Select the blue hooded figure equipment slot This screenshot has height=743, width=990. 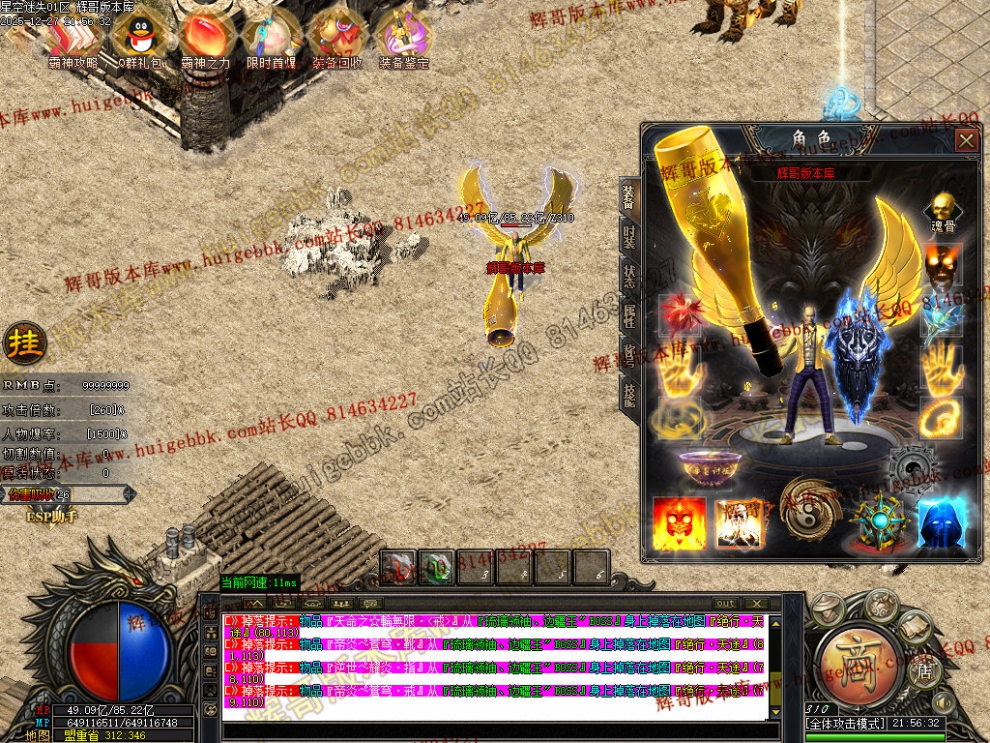click(941, 523)
